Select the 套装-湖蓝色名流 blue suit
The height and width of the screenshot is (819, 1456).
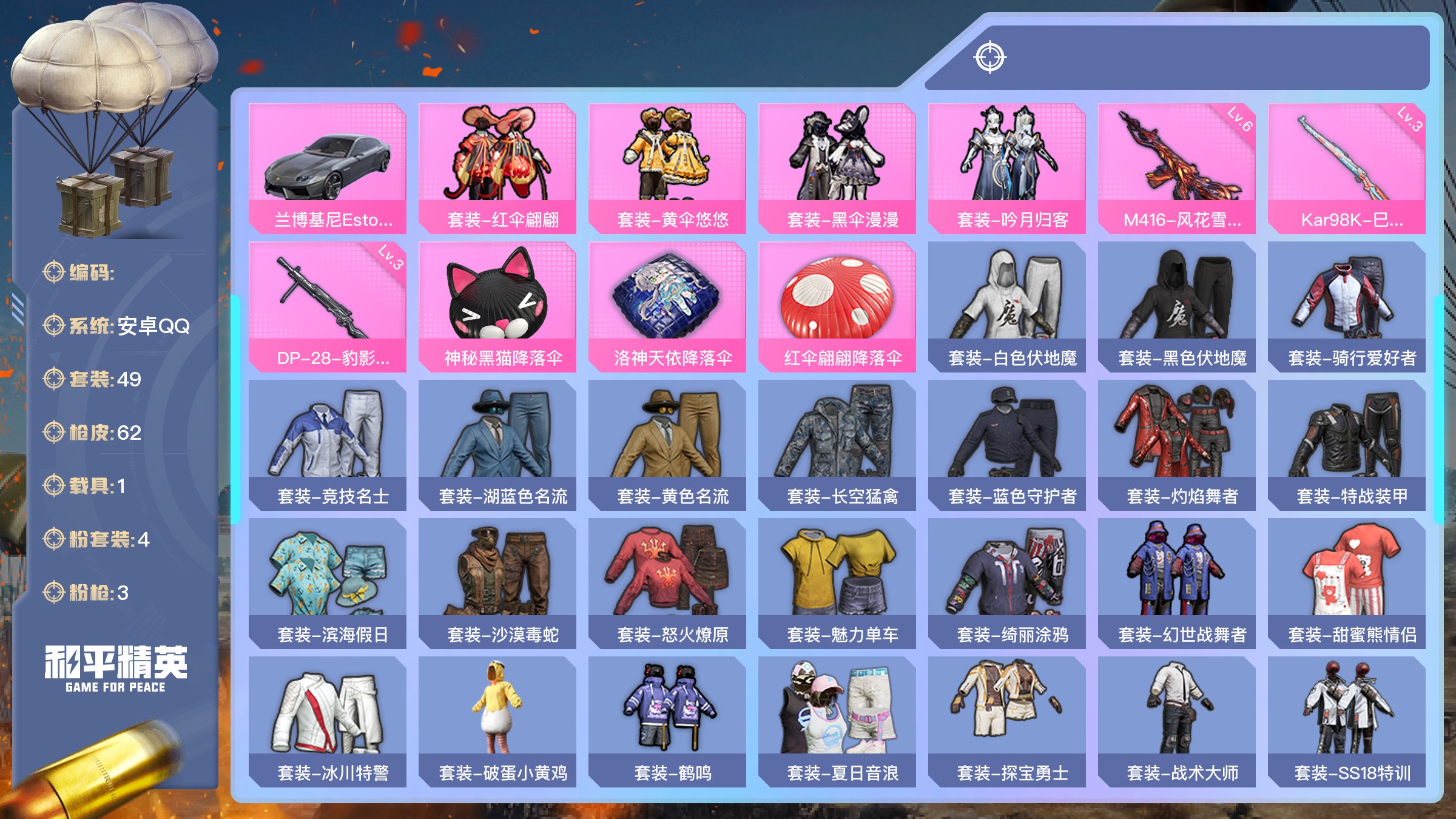pyautogui.click(x=497, y=445)
